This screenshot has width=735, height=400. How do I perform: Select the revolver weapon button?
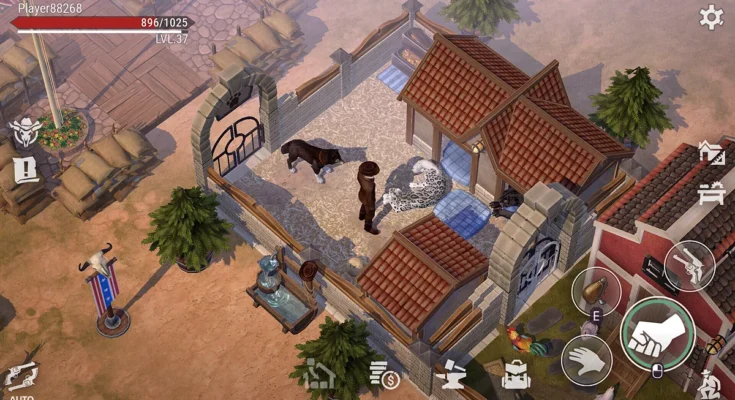(x=689, y=265)
